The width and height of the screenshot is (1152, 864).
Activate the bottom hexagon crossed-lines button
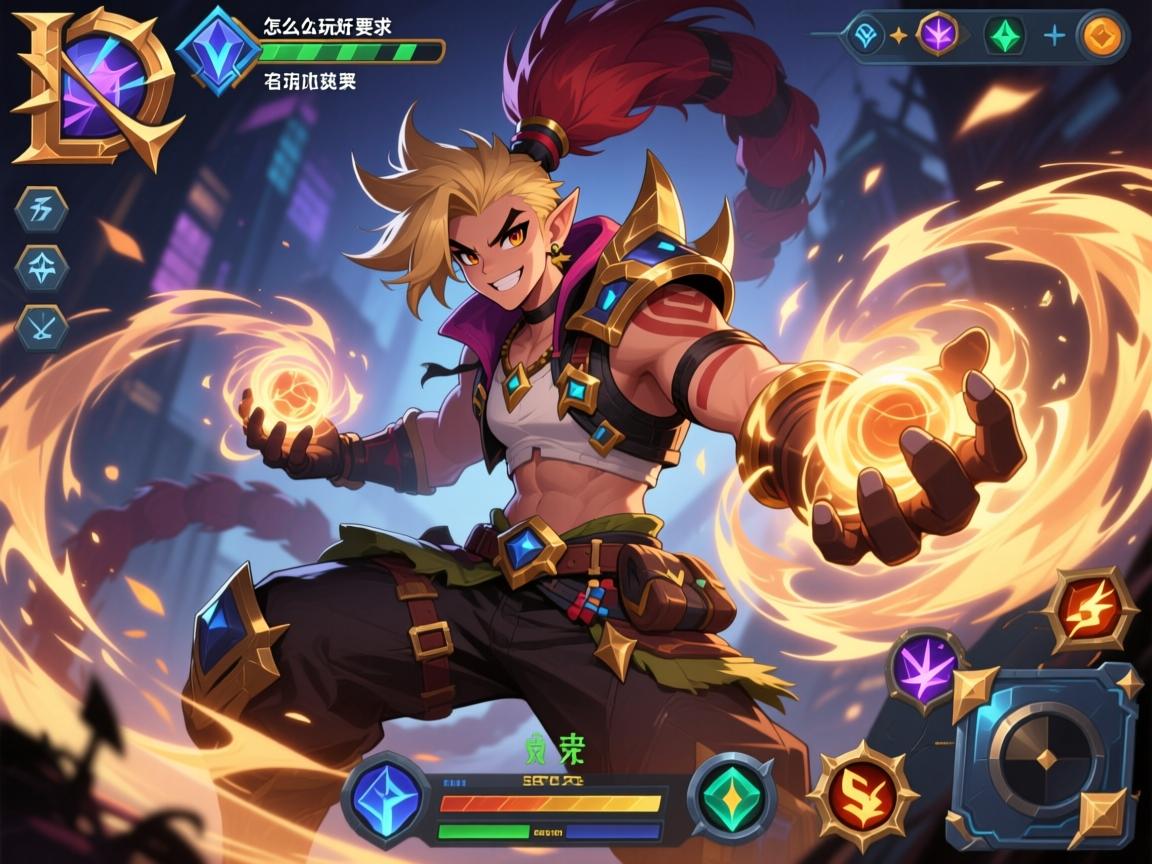43,328
